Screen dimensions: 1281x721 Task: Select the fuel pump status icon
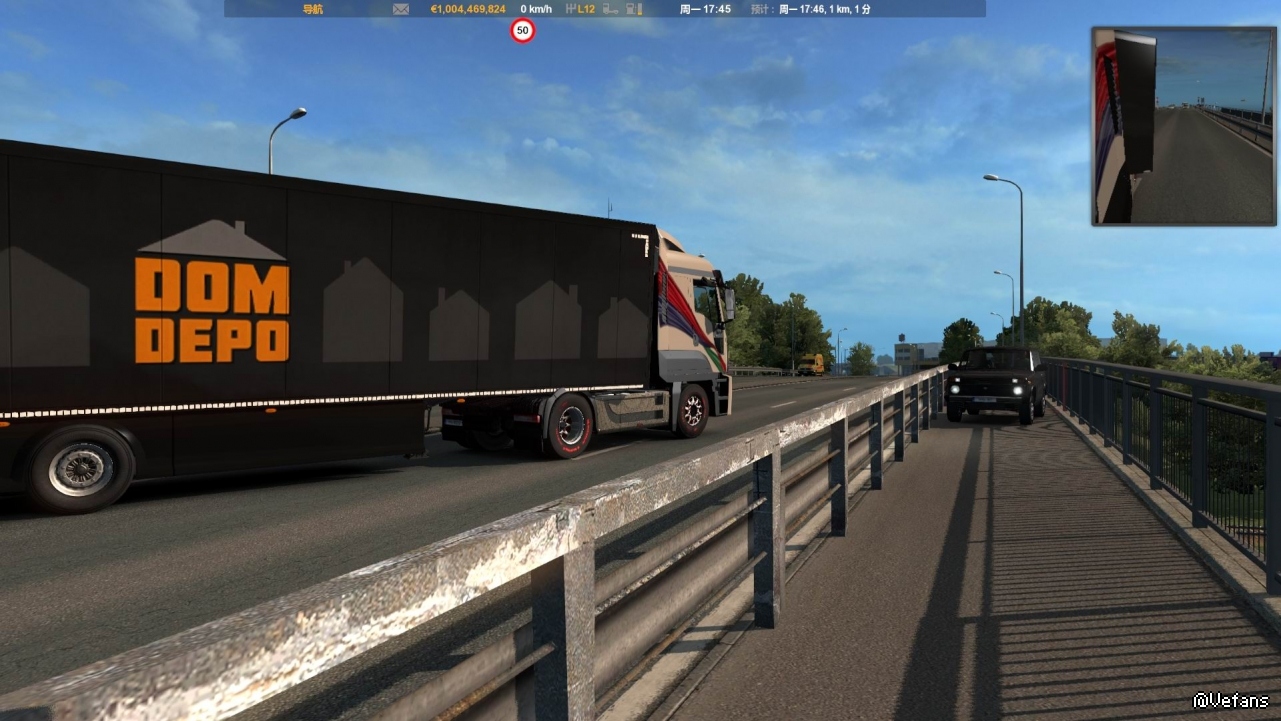click(632, 9)
